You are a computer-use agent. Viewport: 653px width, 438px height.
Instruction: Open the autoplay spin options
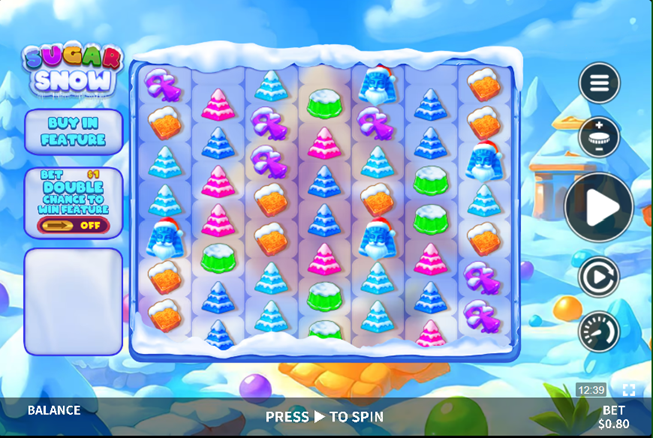click(x=599, y=277)
